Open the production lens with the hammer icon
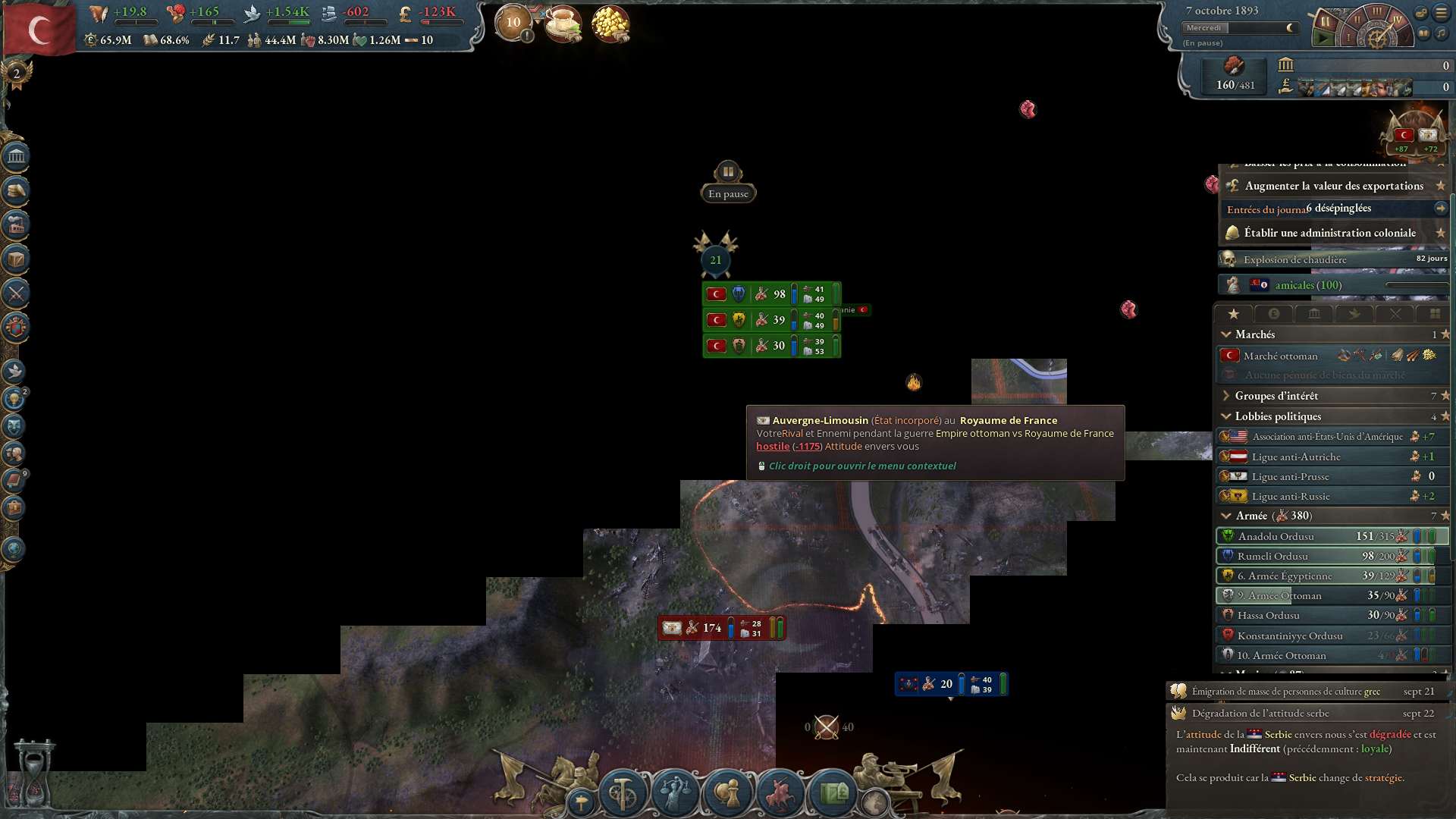The width and height of the screenshot is (1456, 819). pos(622,792)
